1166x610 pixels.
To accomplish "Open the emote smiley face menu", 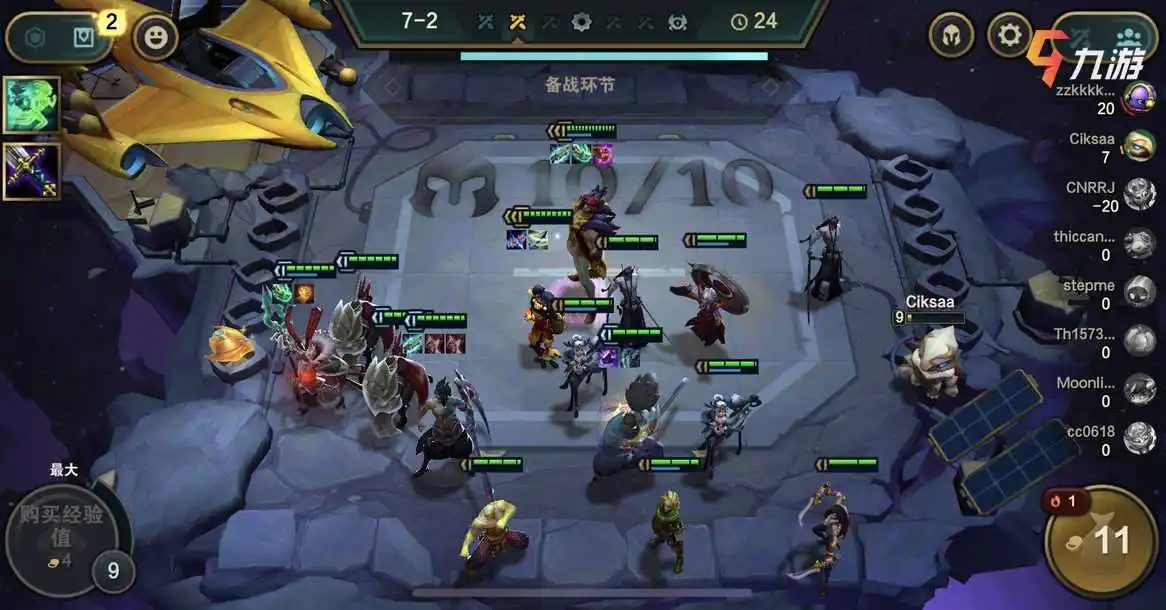I will (156, 39).
